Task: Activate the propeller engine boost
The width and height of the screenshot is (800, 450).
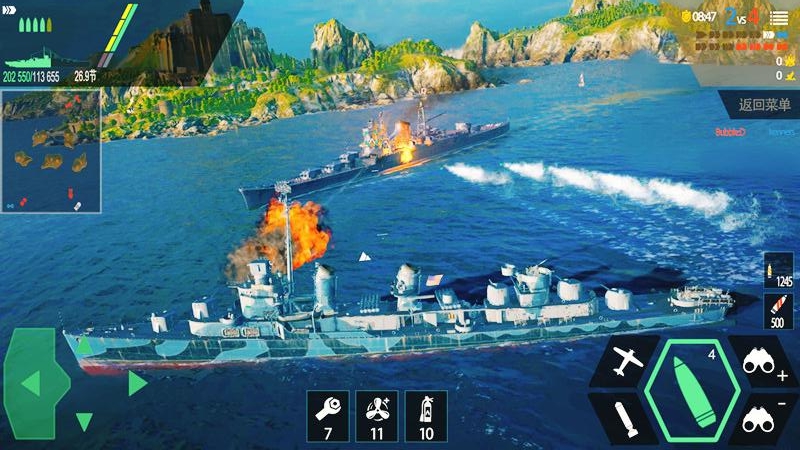Action: [377, 416]
